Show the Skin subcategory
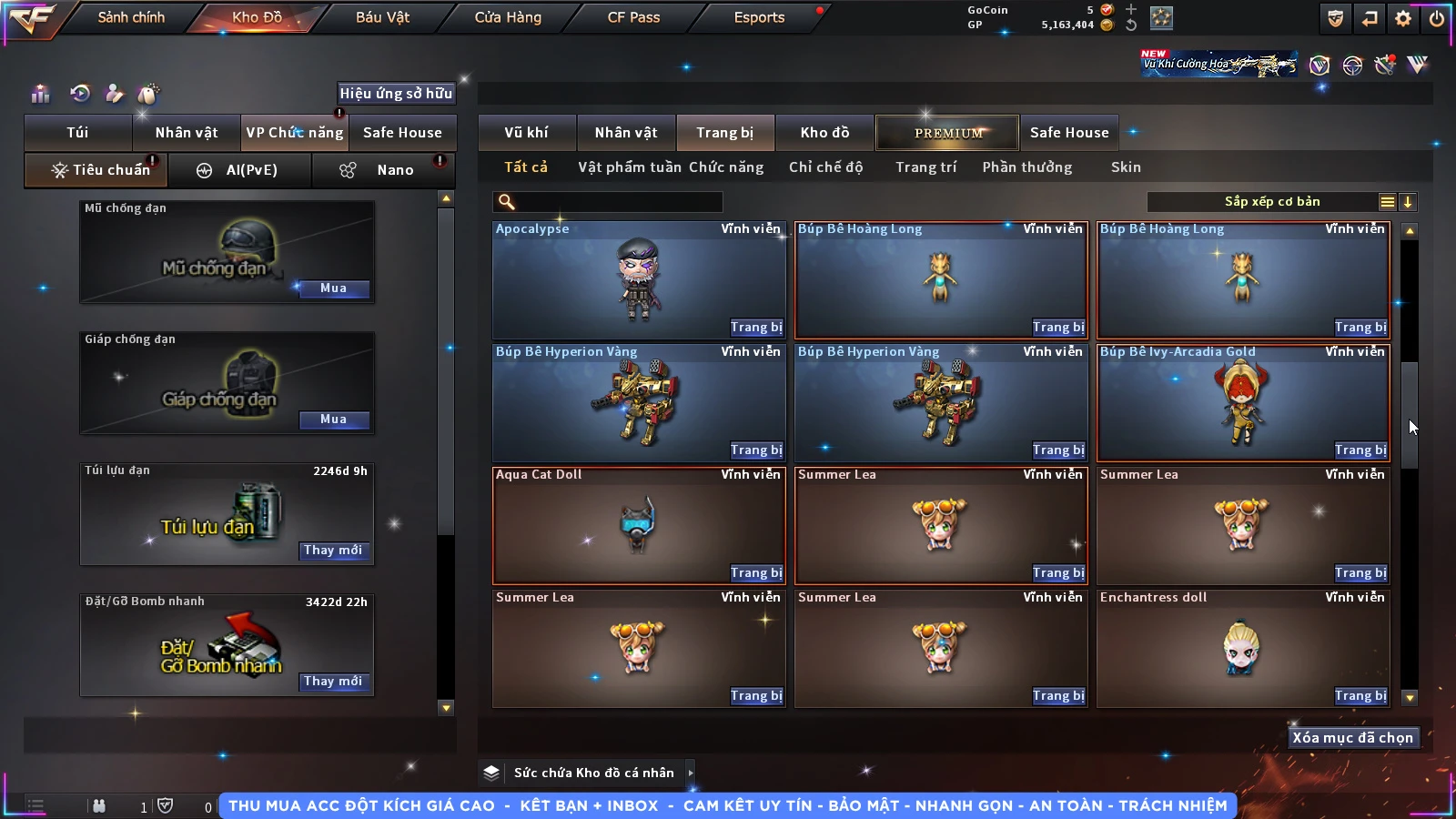1456x819 pixels. [1126, 167]
